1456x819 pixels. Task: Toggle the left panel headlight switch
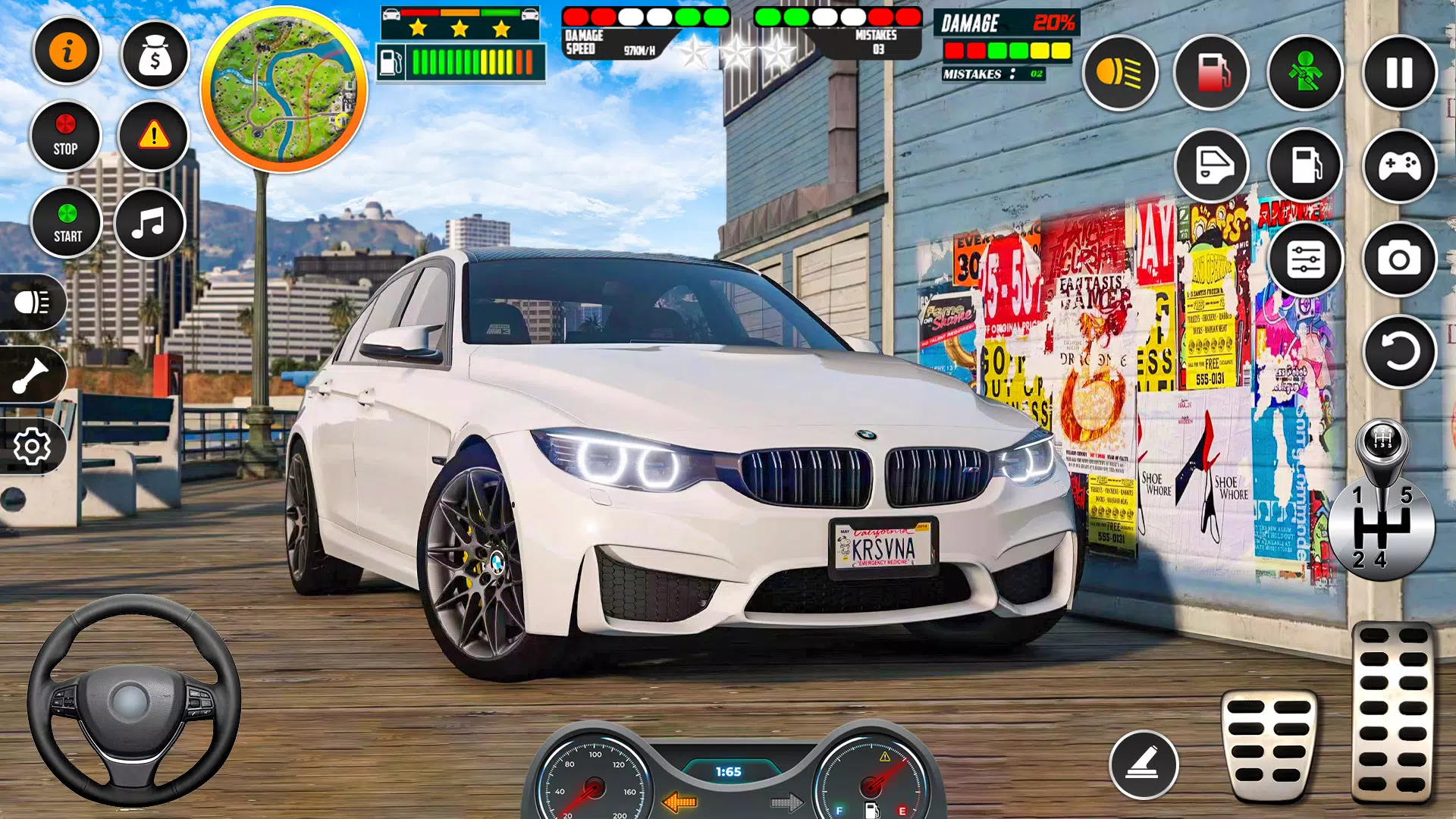[x=32, y=301]
